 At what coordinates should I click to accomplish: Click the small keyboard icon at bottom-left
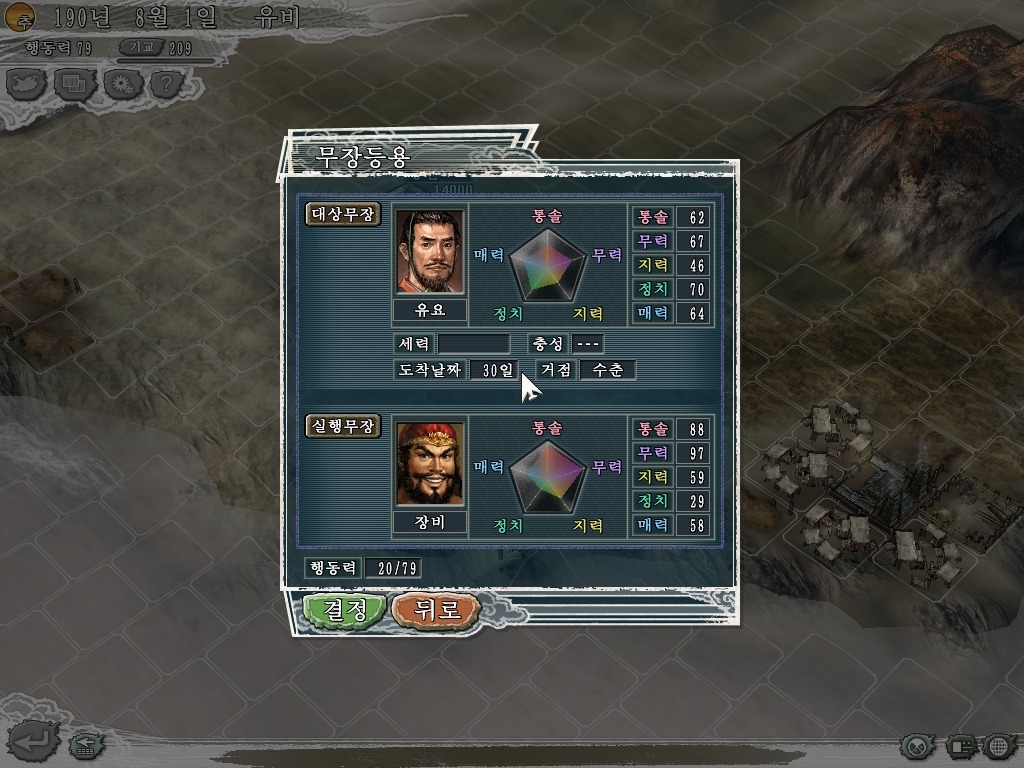coord(84,745)
